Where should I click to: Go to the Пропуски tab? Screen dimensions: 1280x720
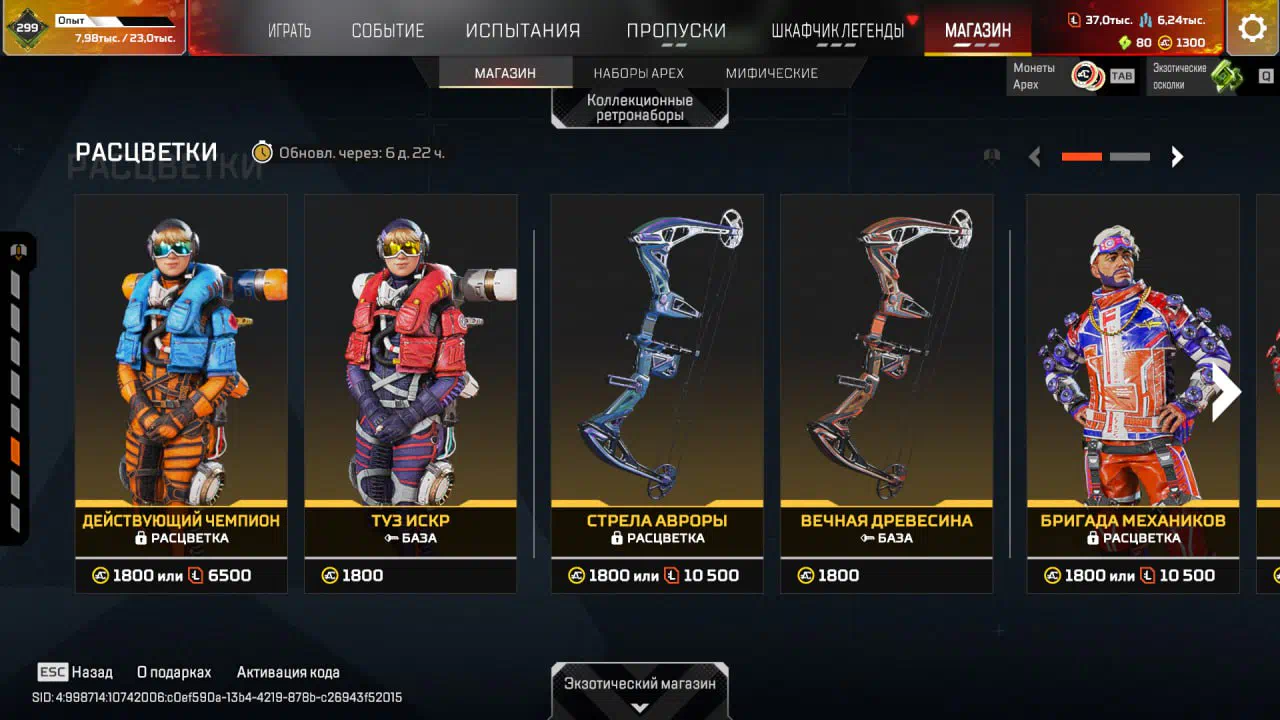676,30
